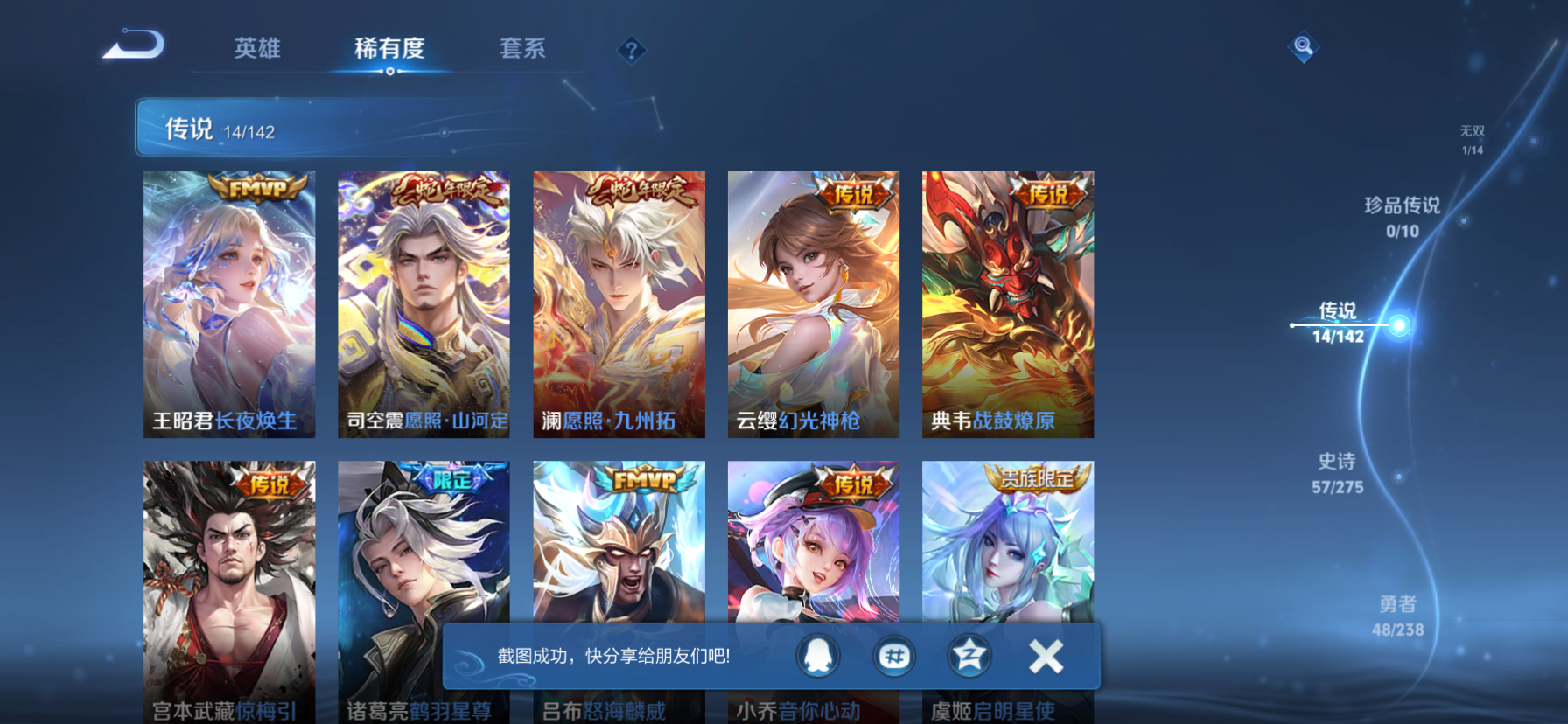This screenshot has height=724, width=1568.
Task: Open the search magnifier icon
Action: point(1303,47)
